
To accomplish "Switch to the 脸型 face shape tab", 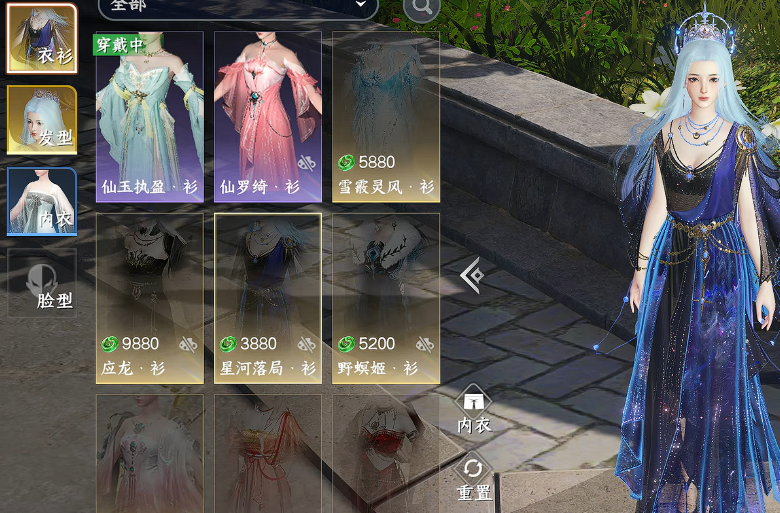I will pyautogui.click(x=42, y=282).
